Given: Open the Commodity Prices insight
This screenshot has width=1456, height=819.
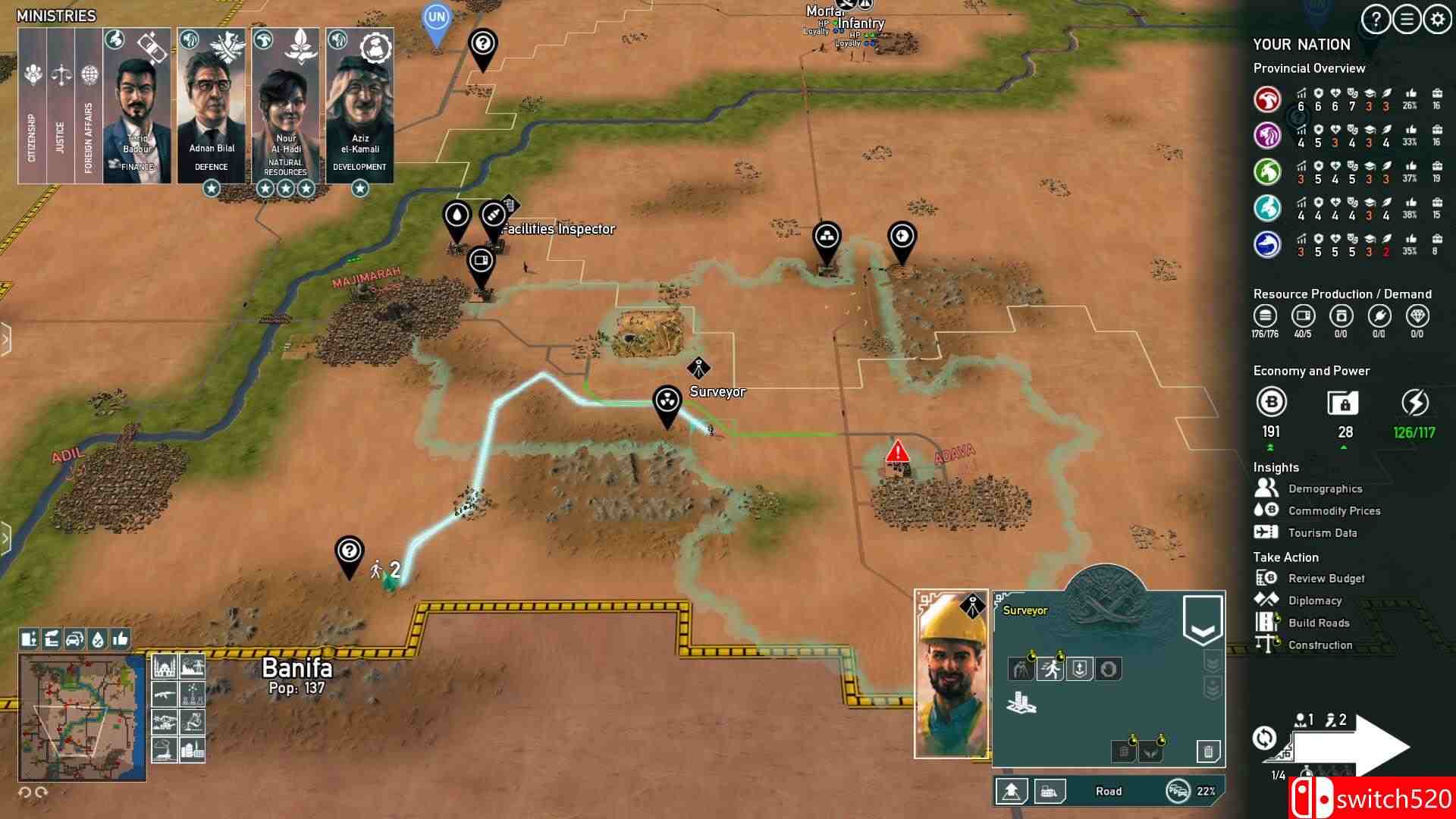Looking at the screenshot, I should pos(1335,510).
